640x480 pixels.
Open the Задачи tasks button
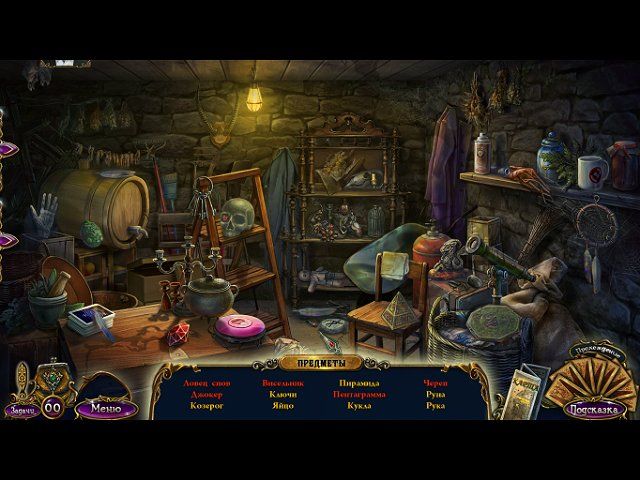[x=20, y=408]
